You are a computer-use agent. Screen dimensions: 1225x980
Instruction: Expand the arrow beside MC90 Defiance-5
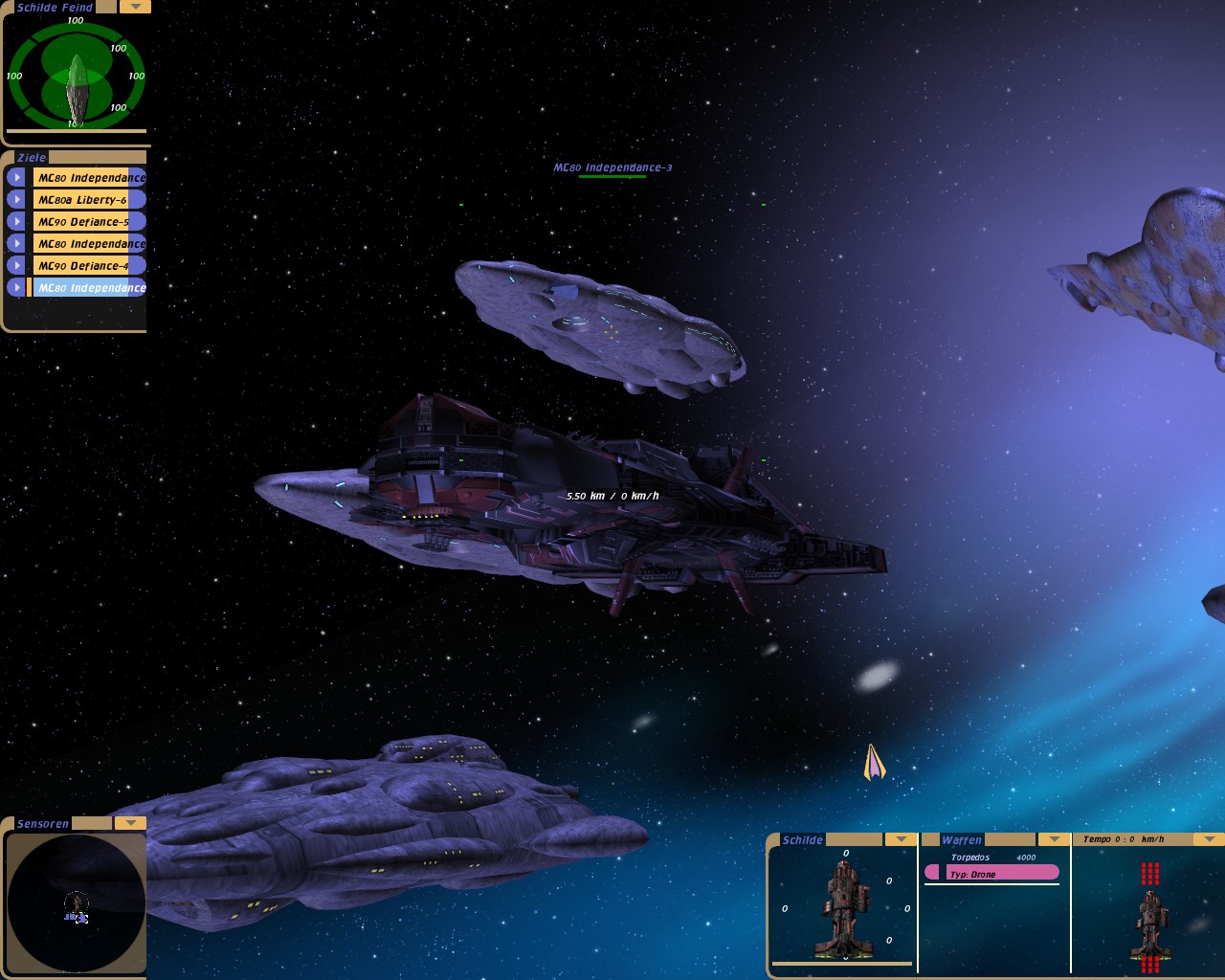(16, 222)
